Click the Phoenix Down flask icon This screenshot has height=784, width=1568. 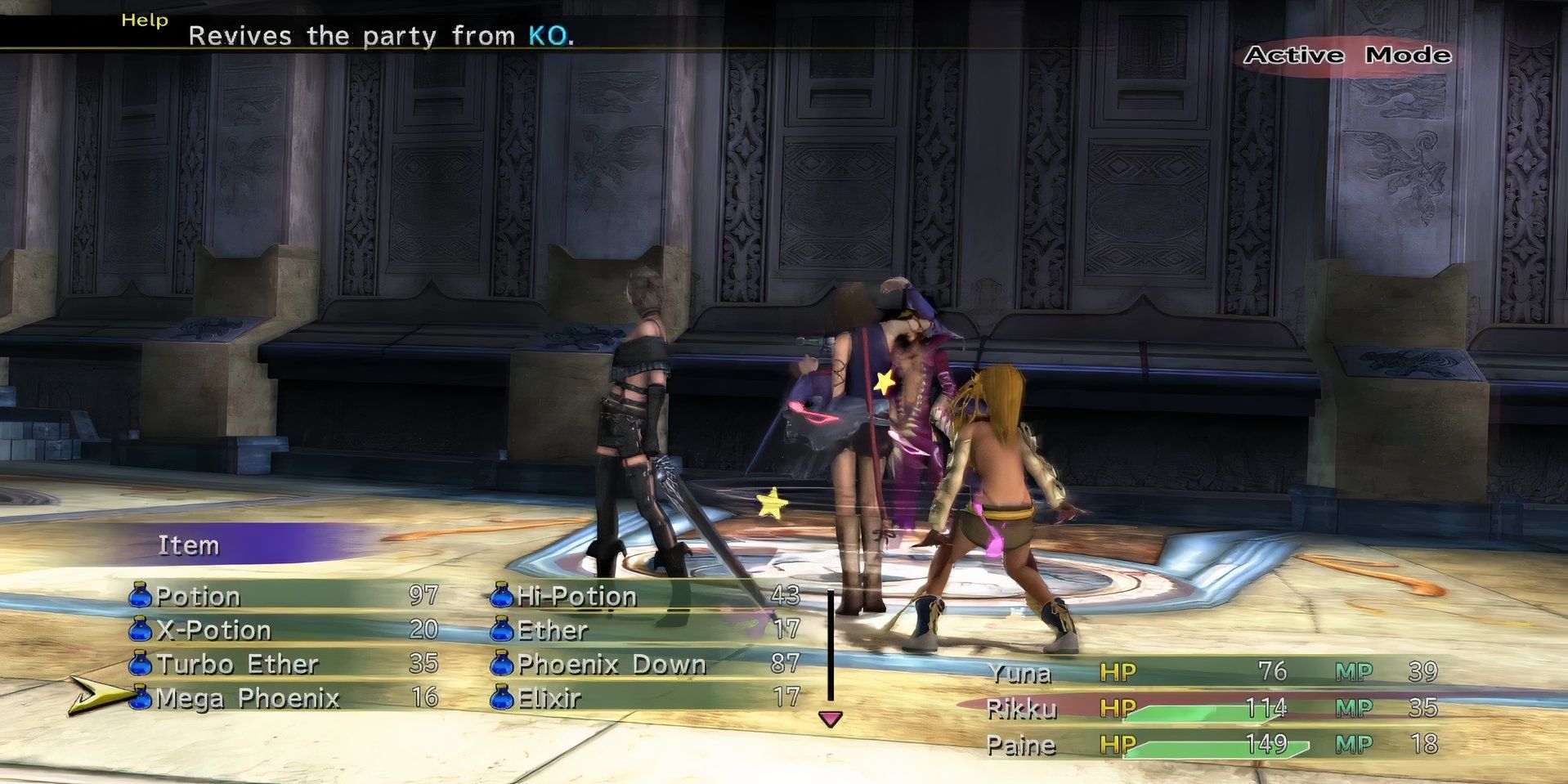pos(500,665)
